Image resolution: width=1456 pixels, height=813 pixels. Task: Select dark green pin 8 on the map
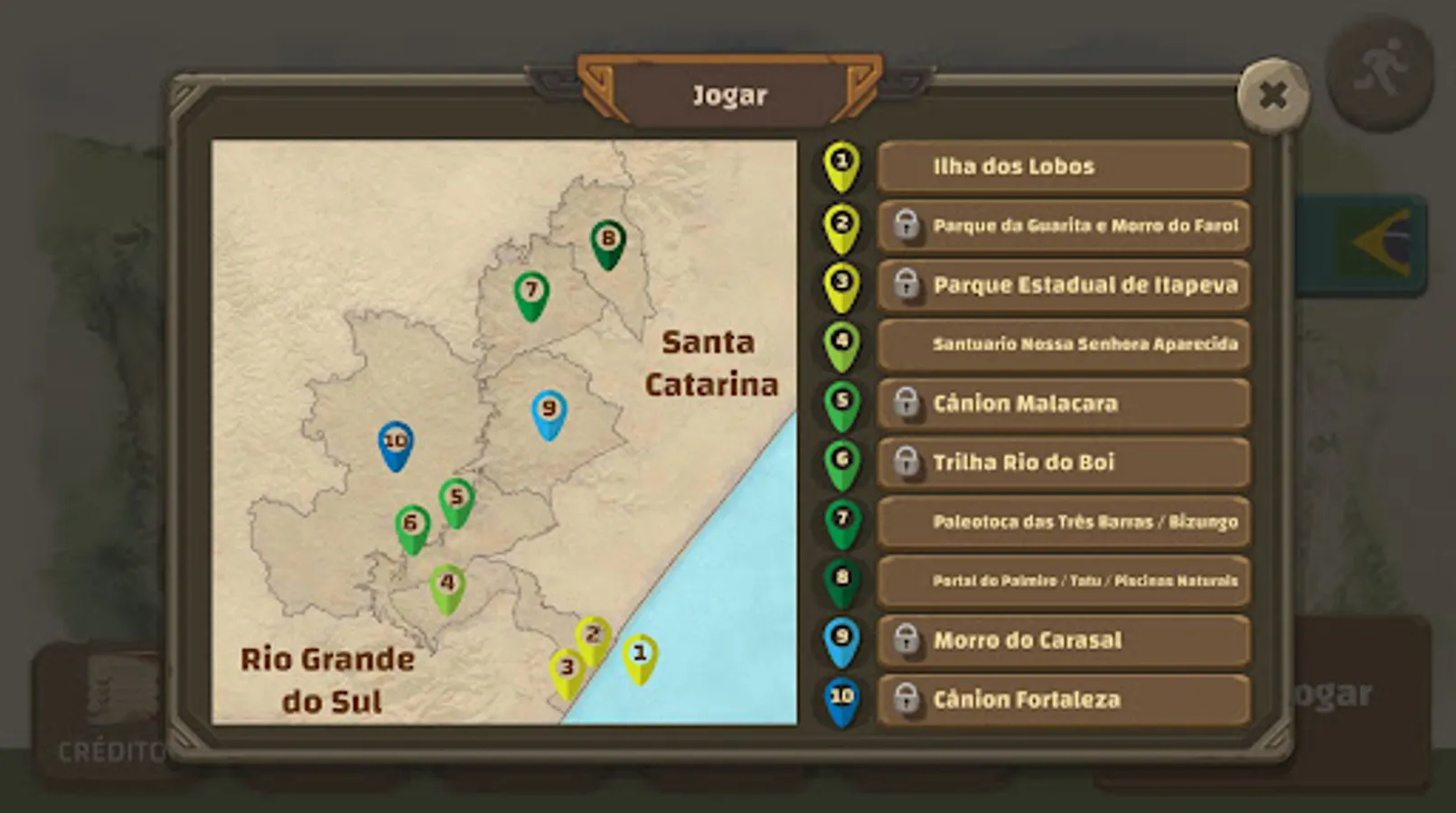607,238
